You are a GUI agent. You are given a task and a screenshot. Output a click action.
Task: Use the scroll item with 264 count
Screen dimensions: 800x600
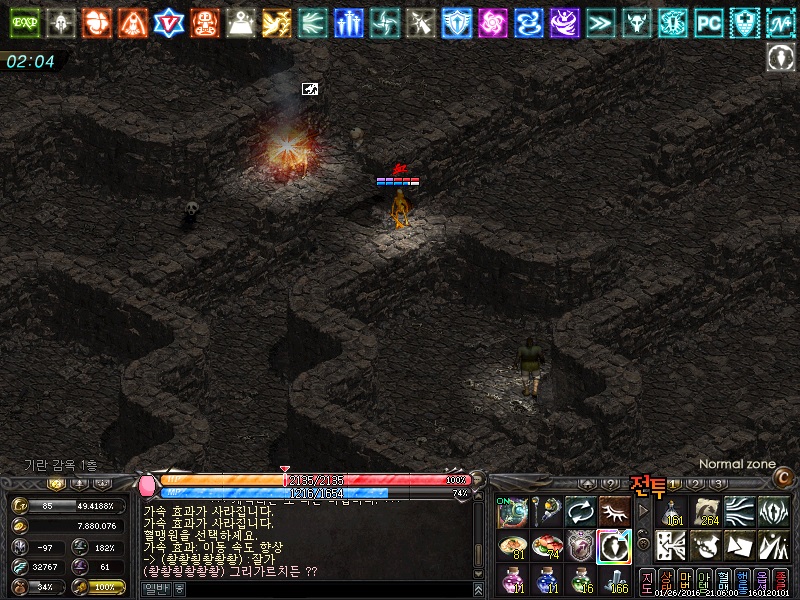(707, 512)
